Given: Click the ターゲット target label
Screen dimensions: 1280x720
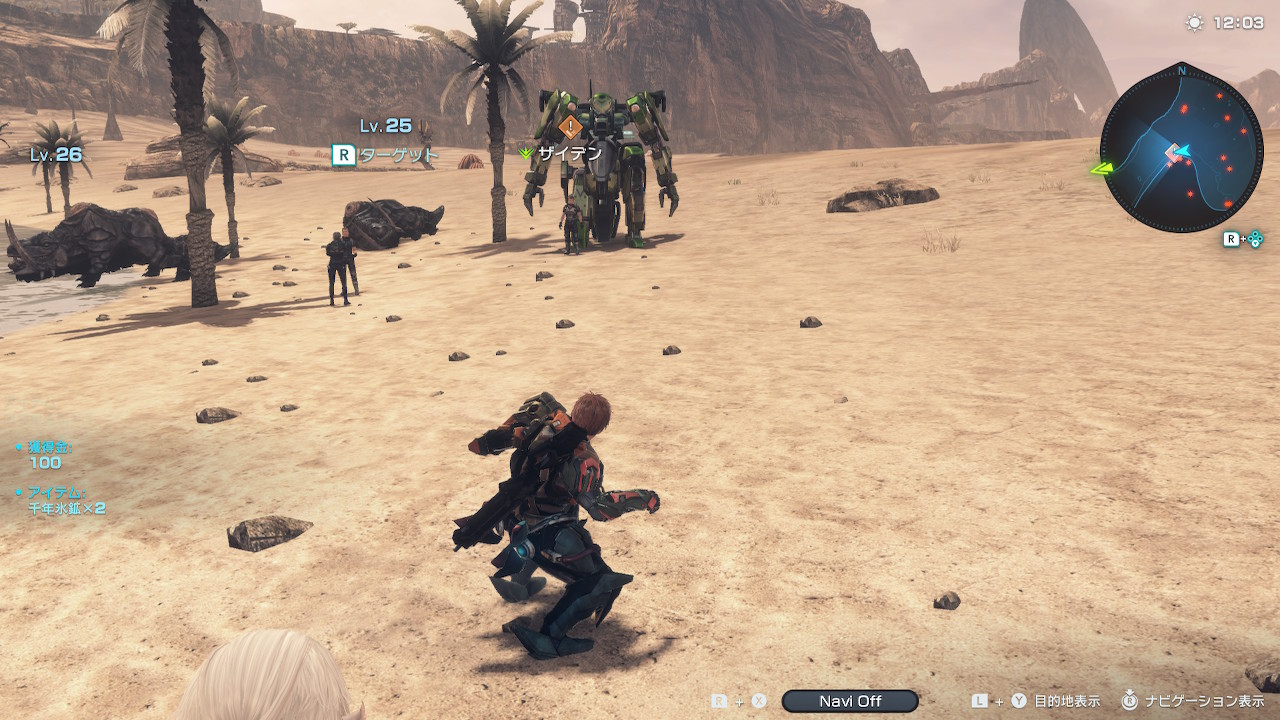Looking at the screenshot, I should (397, 154).
